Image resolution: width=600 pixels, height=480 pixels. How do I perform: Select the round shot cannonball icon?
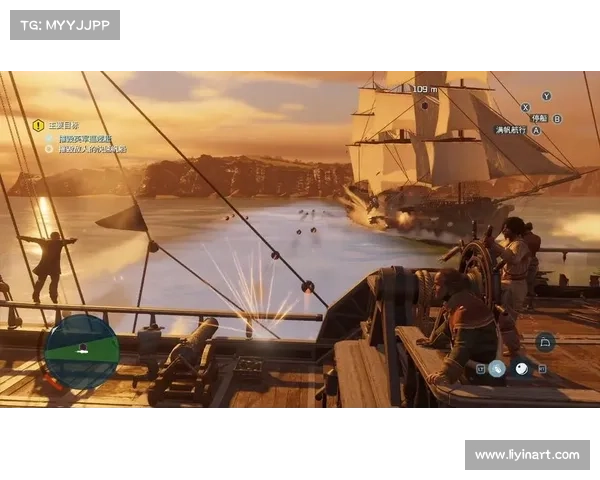tap(521, 369)
